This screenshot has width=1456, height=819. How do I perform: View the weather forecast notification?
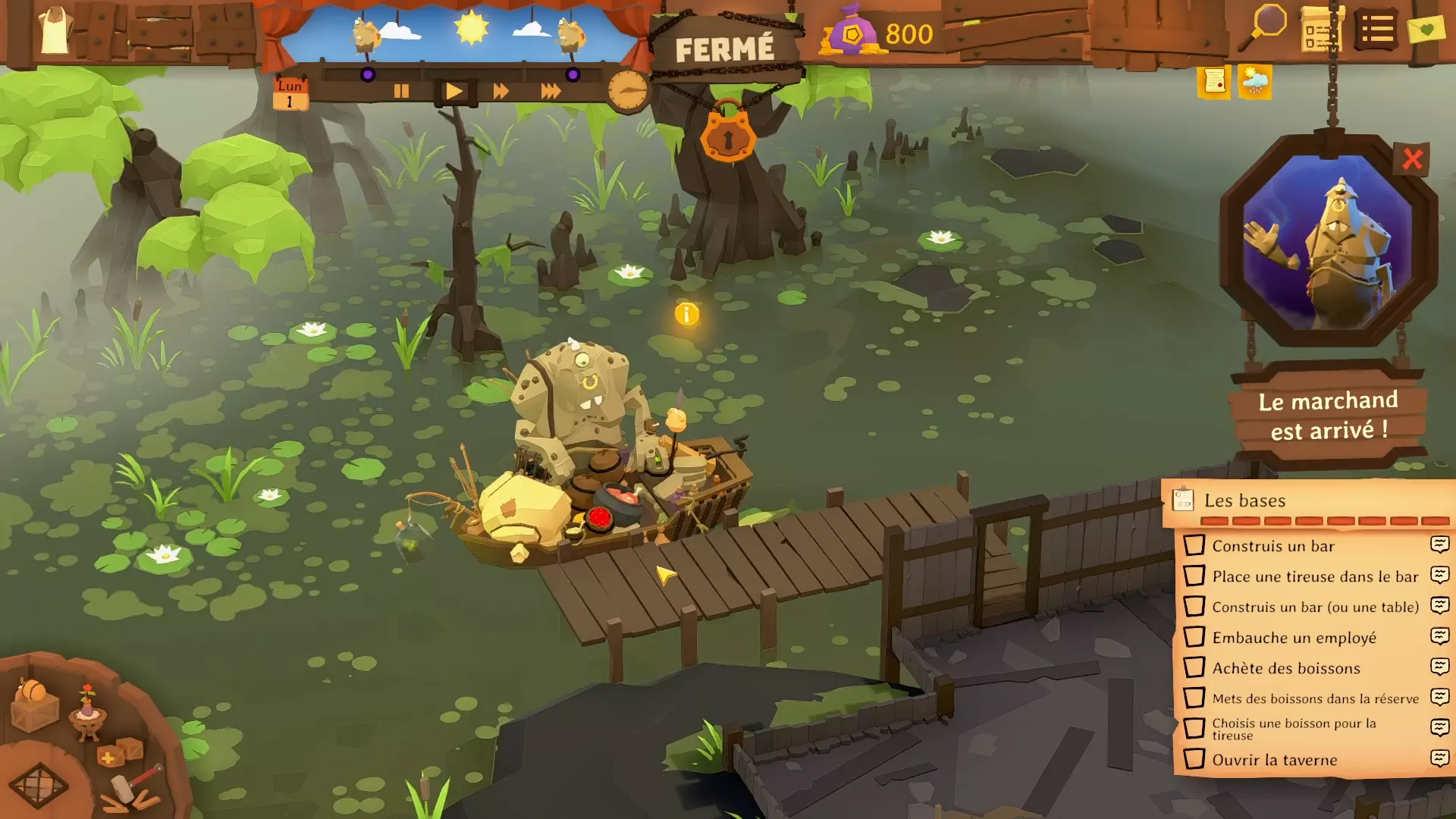pos(1254,81)
